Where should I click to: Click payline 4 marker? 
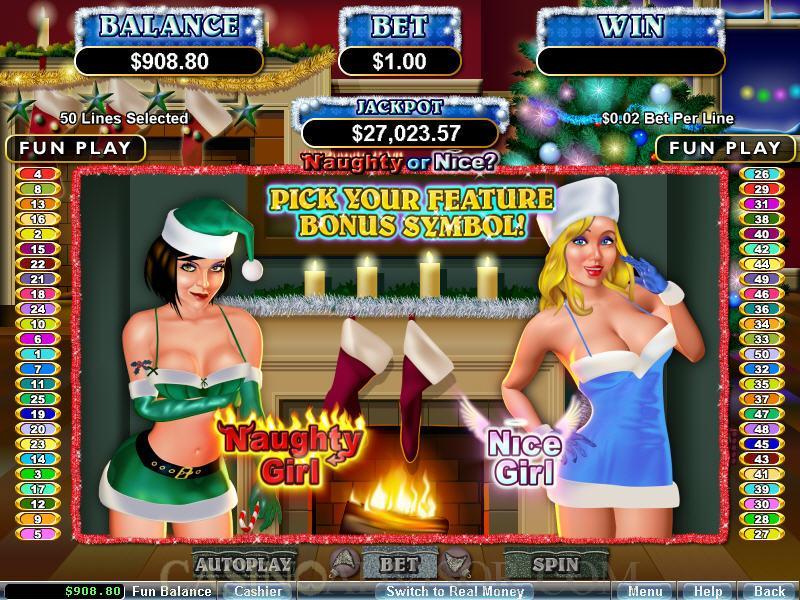(38, 174)
